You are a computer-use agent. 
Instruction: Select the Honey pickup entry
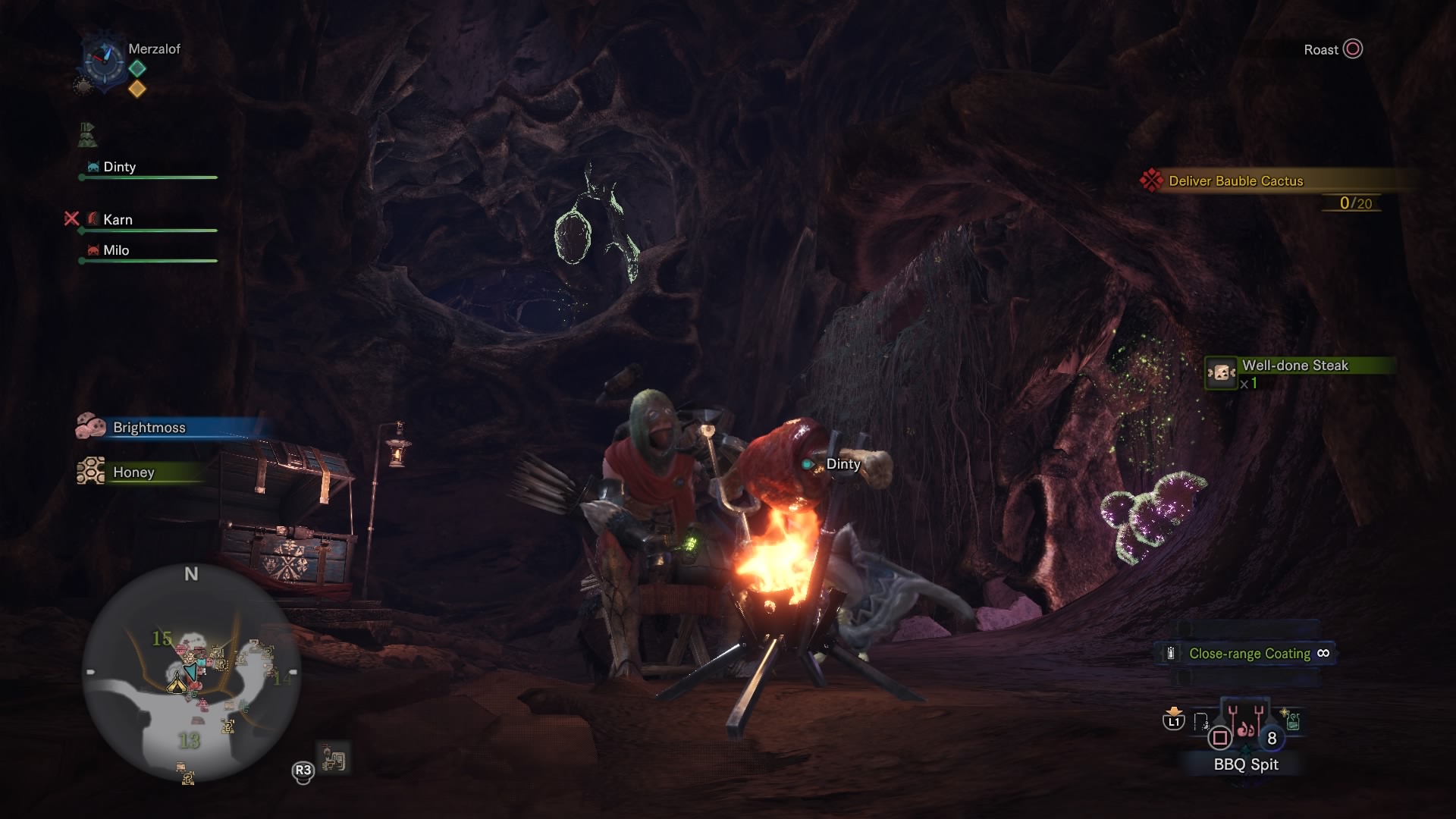click(133, 472)
